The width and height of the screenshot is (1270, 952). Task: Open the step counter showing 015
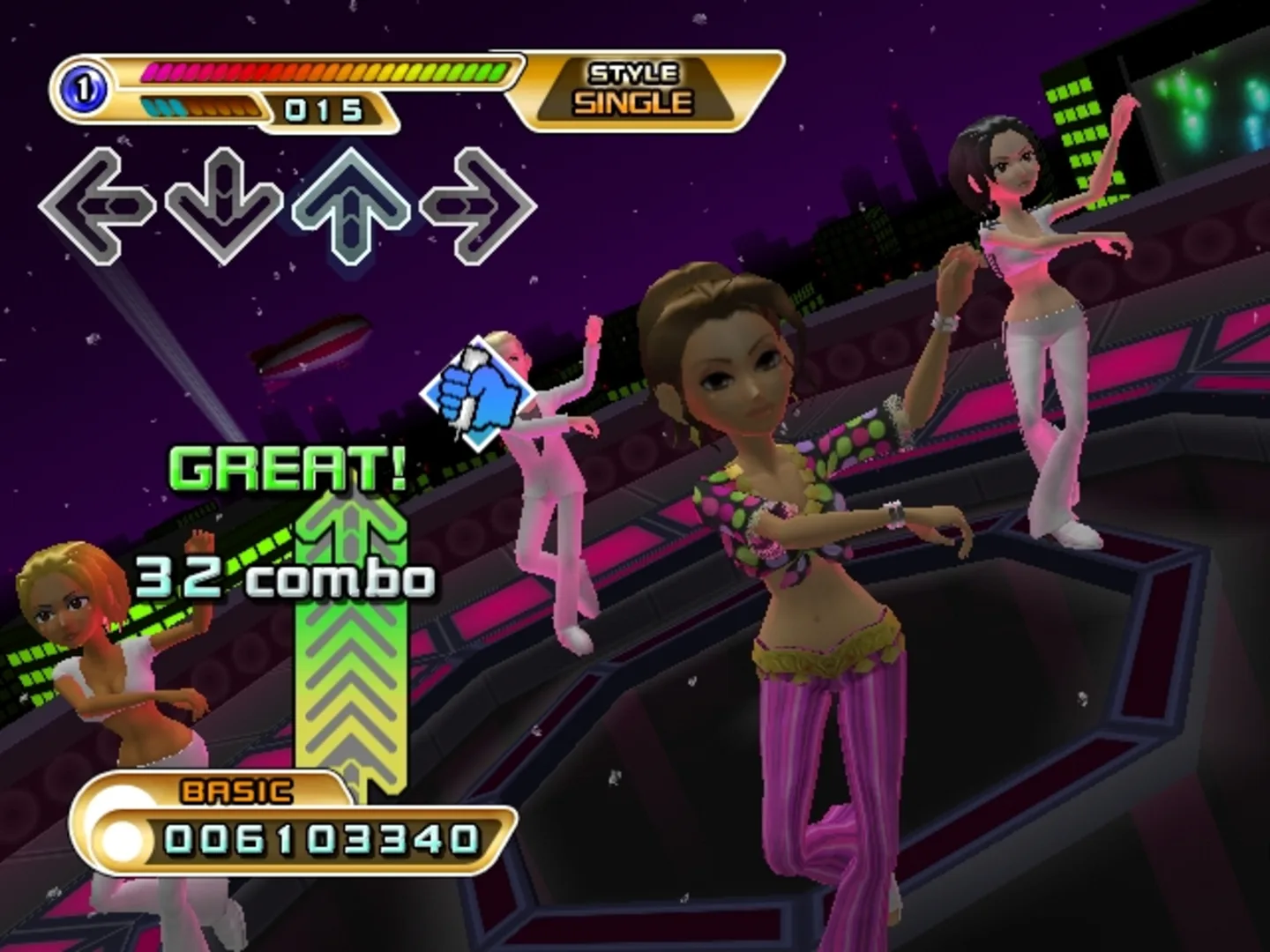[322, 109]
